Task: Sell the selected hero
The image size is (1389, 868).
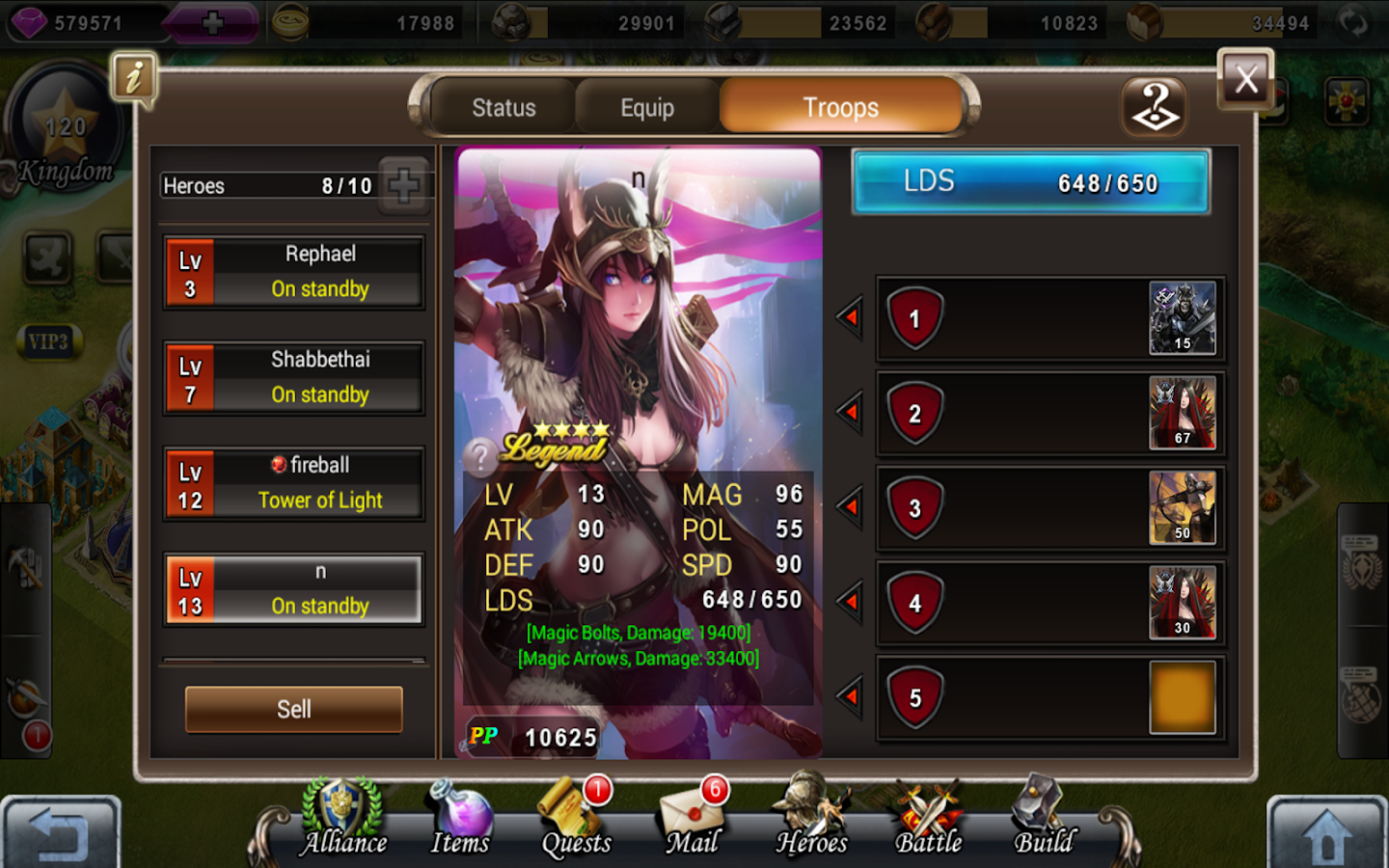Action: [294, 709]
